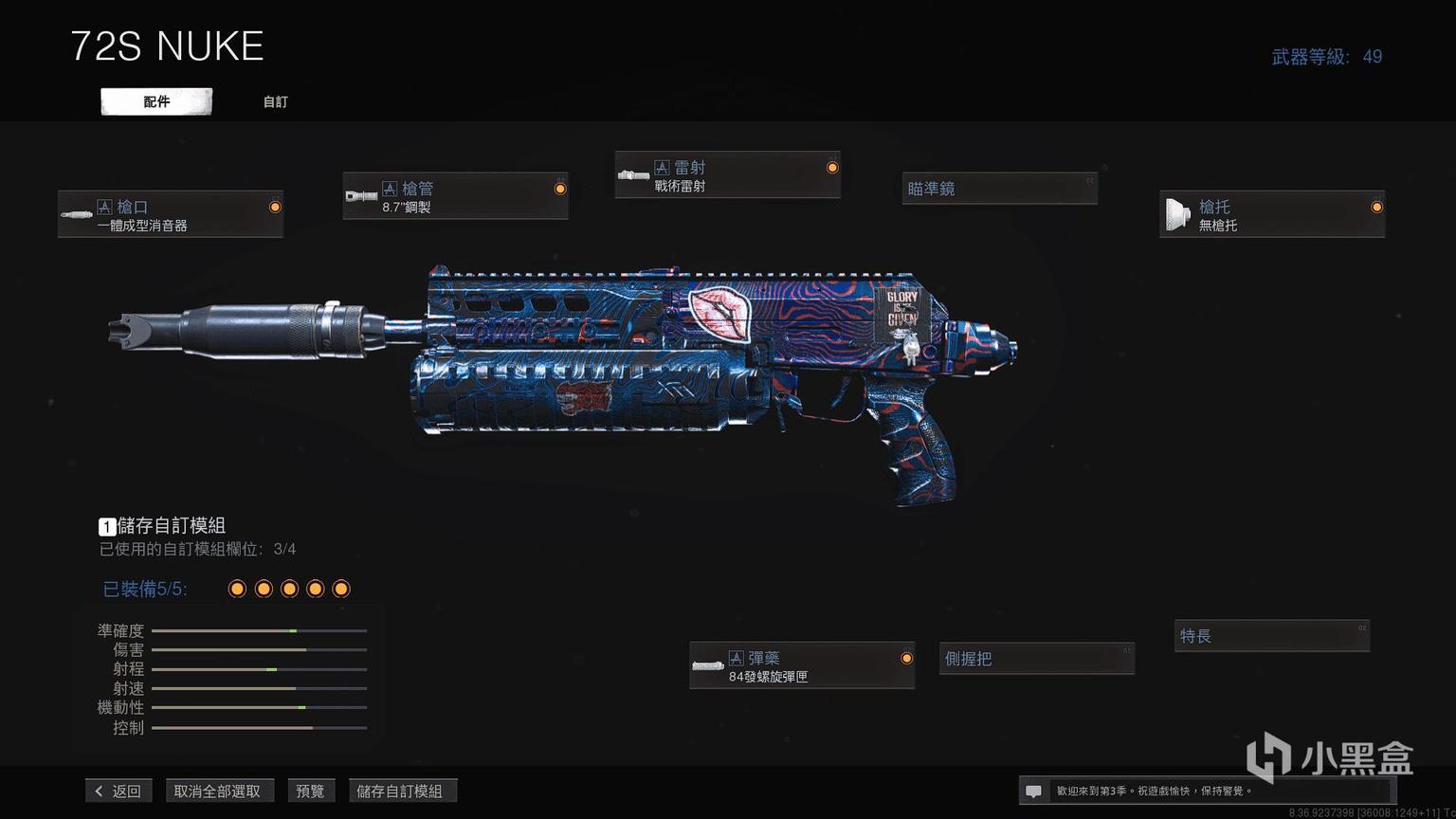Image resolution: width=1456 pixels, height=819 pixels.
Task: Click the 返回 back button
Action: click(x=118, y=791)
